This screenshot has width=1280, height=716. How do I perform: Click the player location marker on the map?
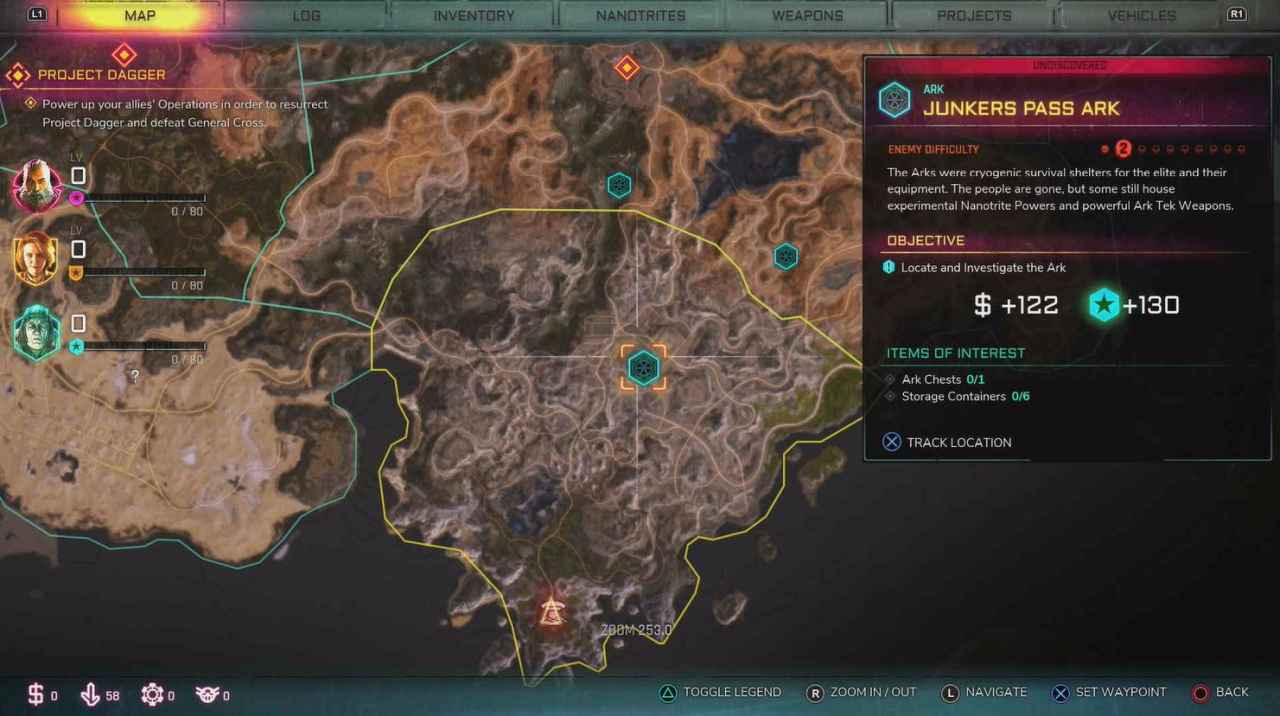551,611
